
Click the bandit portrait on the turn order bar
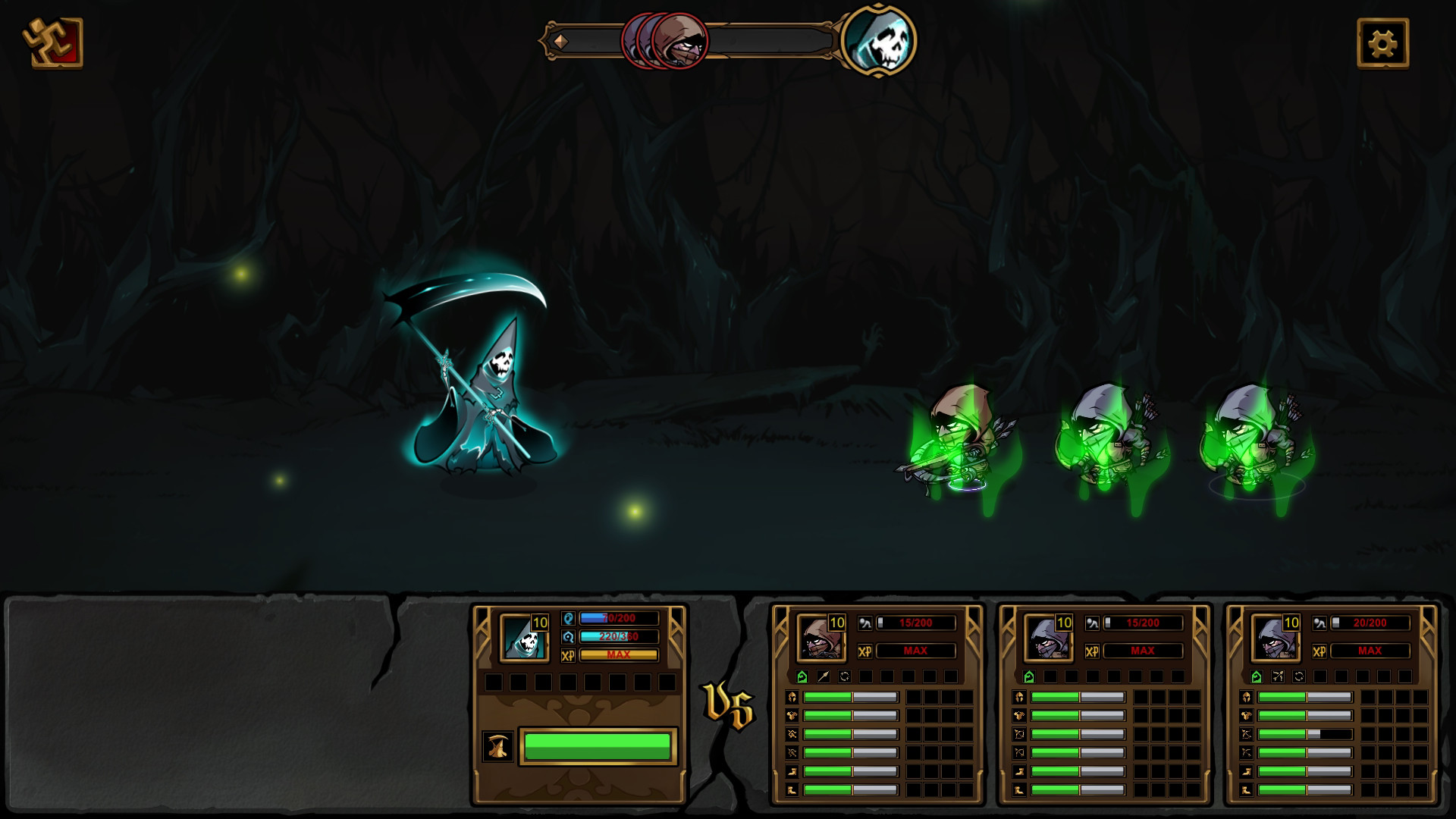point(681,42)
